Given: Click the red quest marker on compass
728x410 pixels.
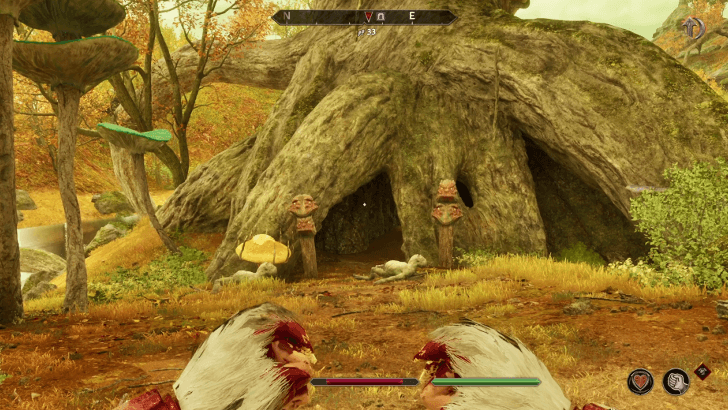Looking at the screenshot, I should coord(367,17).
